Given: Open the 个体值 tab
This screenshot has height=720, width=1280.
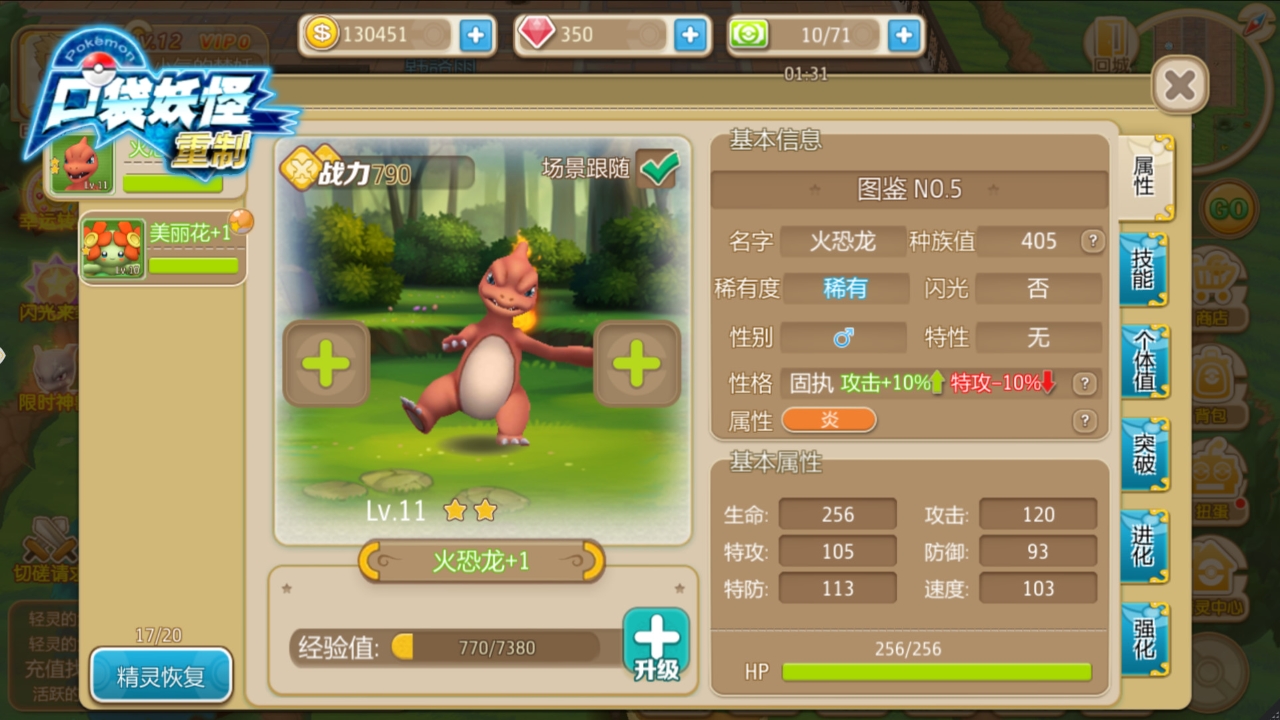Looking at the screenshot, I should point(1144,360).
